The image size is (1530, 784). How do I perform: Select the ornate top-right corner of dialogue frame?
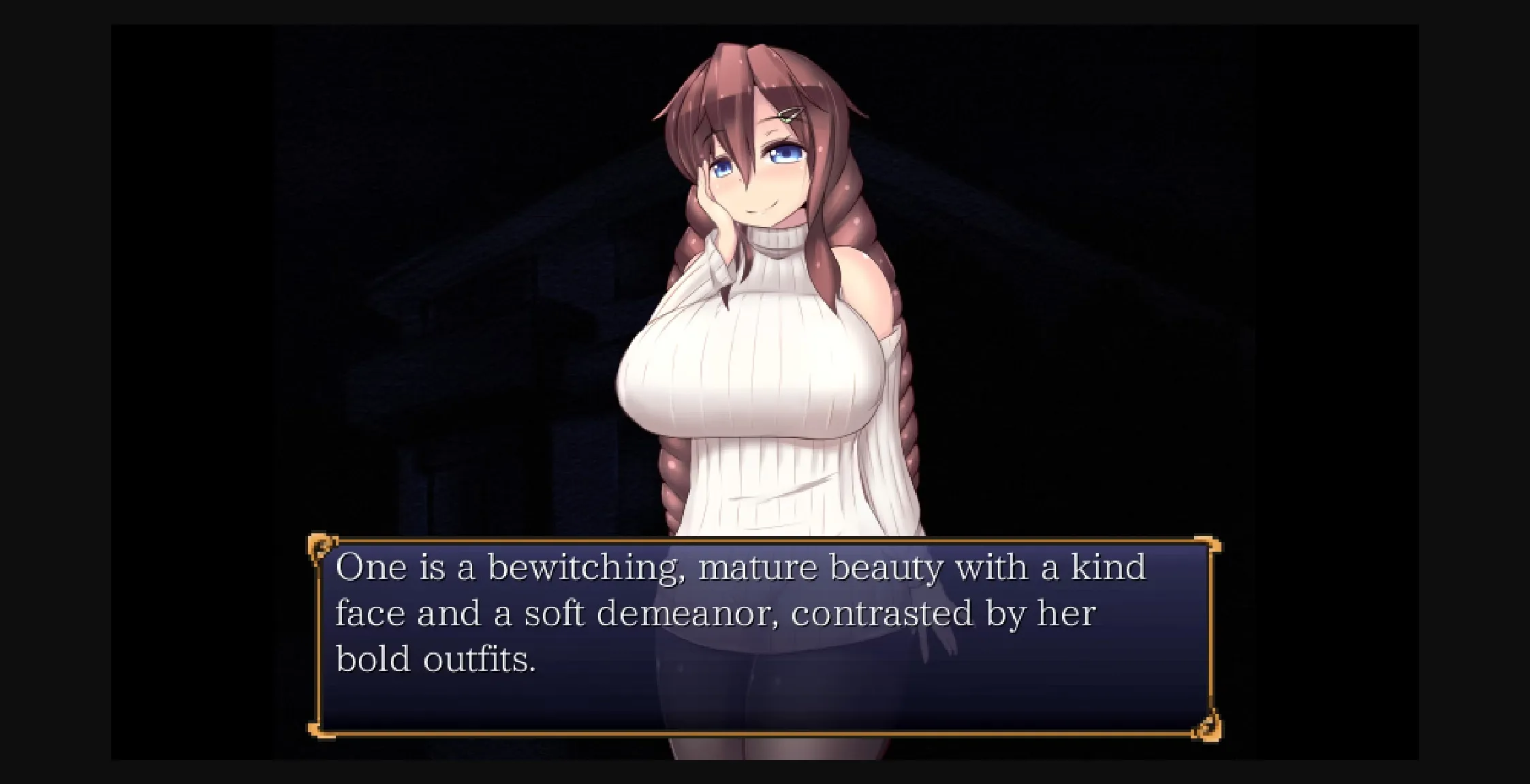point(1209,545)
